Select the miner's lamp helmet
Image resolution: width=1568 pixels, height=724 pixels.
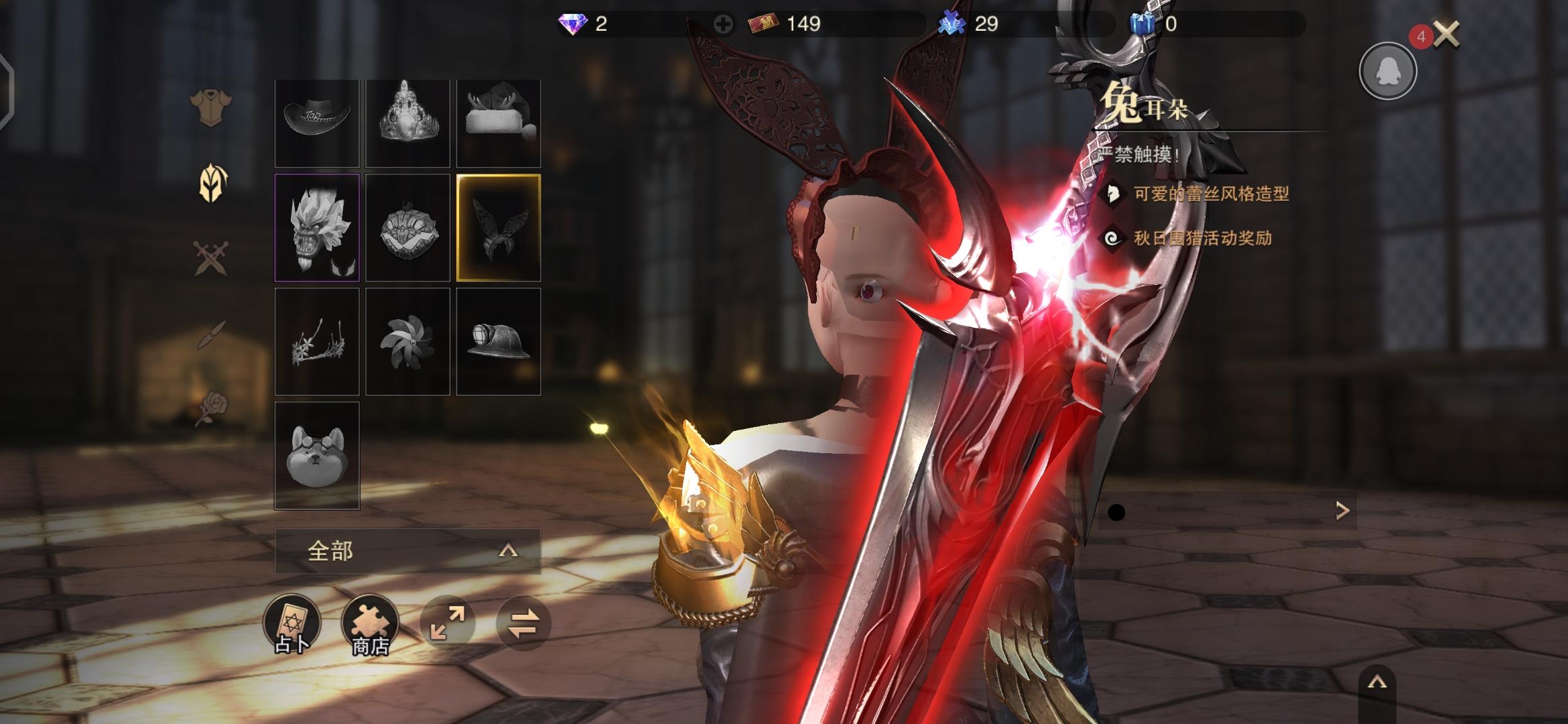[499, 341]
